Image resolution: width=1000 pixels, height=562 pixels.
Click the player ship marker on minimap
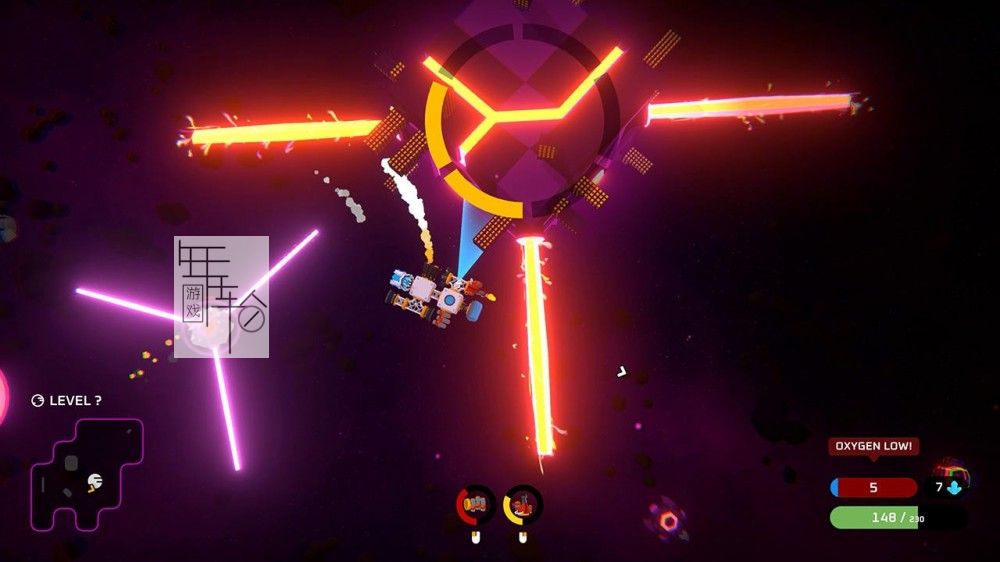94,482
